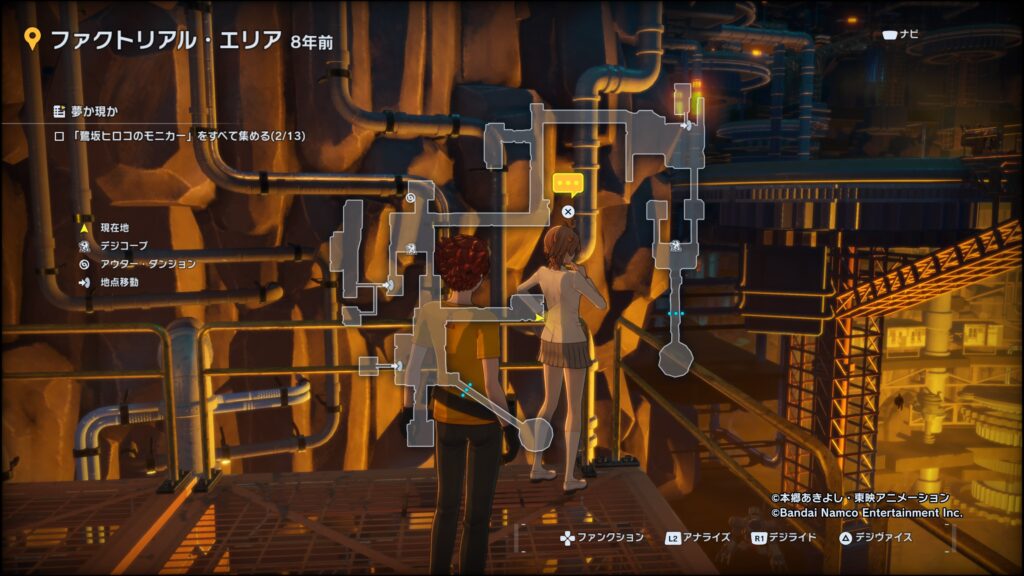Select the yellow current-location arrow on the map
This screenshot has width=1024, height=576.
(540, 317)
